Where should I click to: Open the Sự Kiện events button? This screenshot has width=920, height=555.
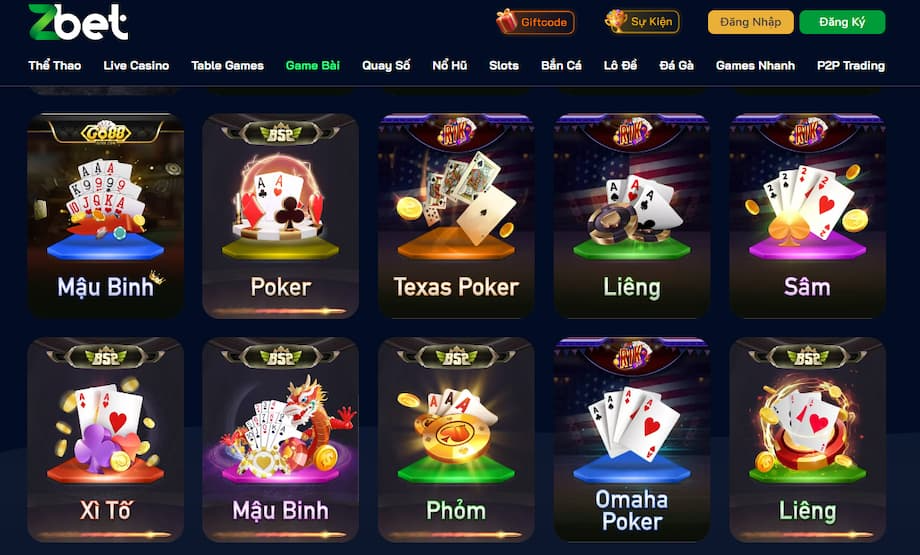(642, 21)
